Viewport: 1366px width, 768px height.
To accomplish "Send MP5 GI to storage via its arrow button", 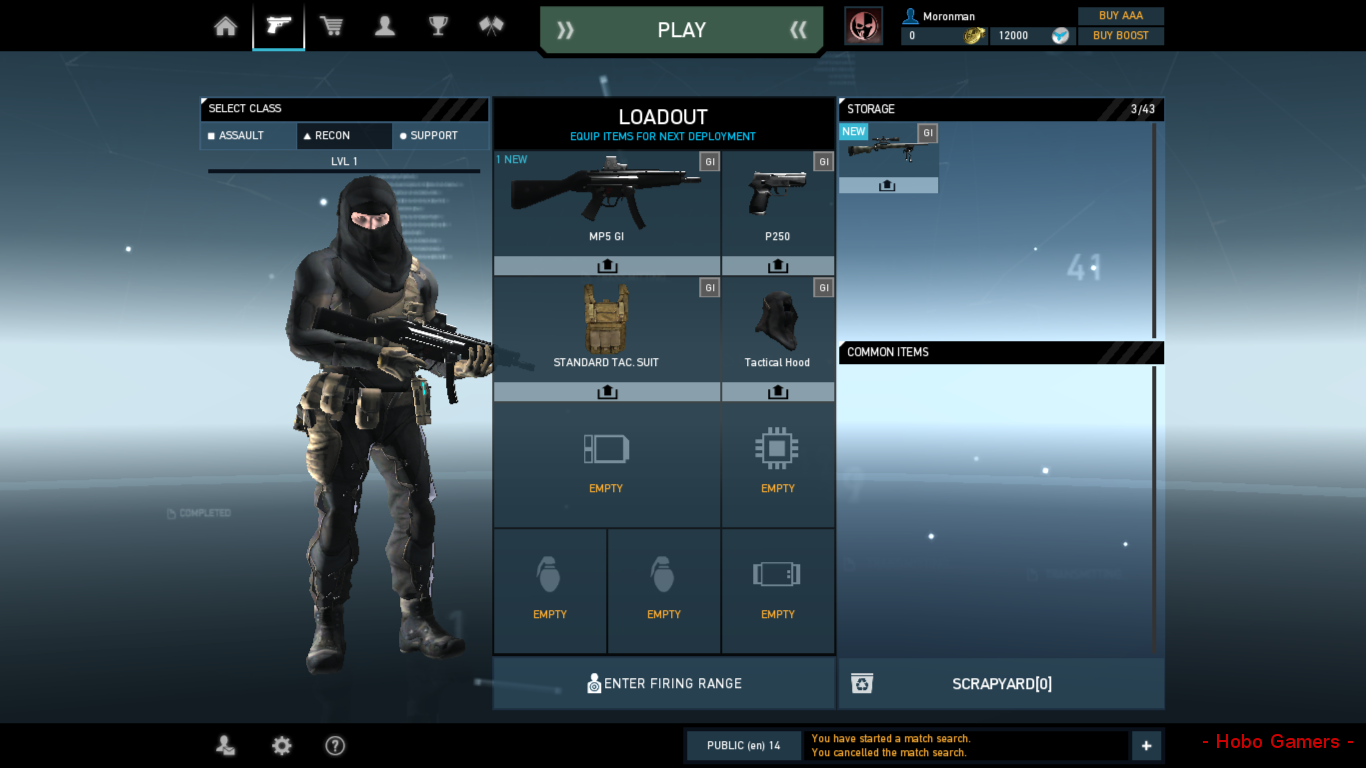I will point(606,265).
